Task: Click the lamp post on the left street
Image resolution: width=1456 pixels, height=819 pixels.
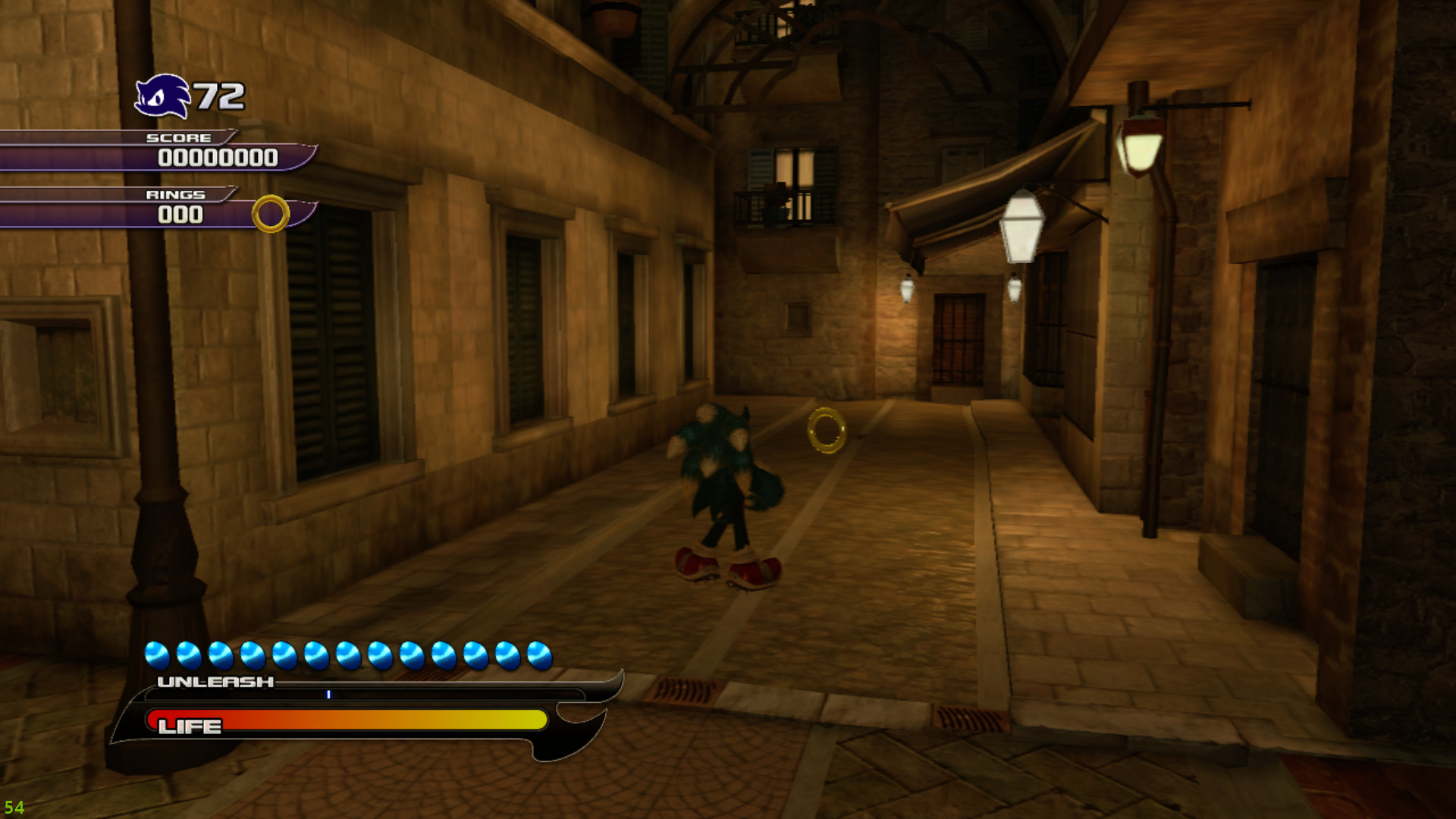Action: [155, 379]
